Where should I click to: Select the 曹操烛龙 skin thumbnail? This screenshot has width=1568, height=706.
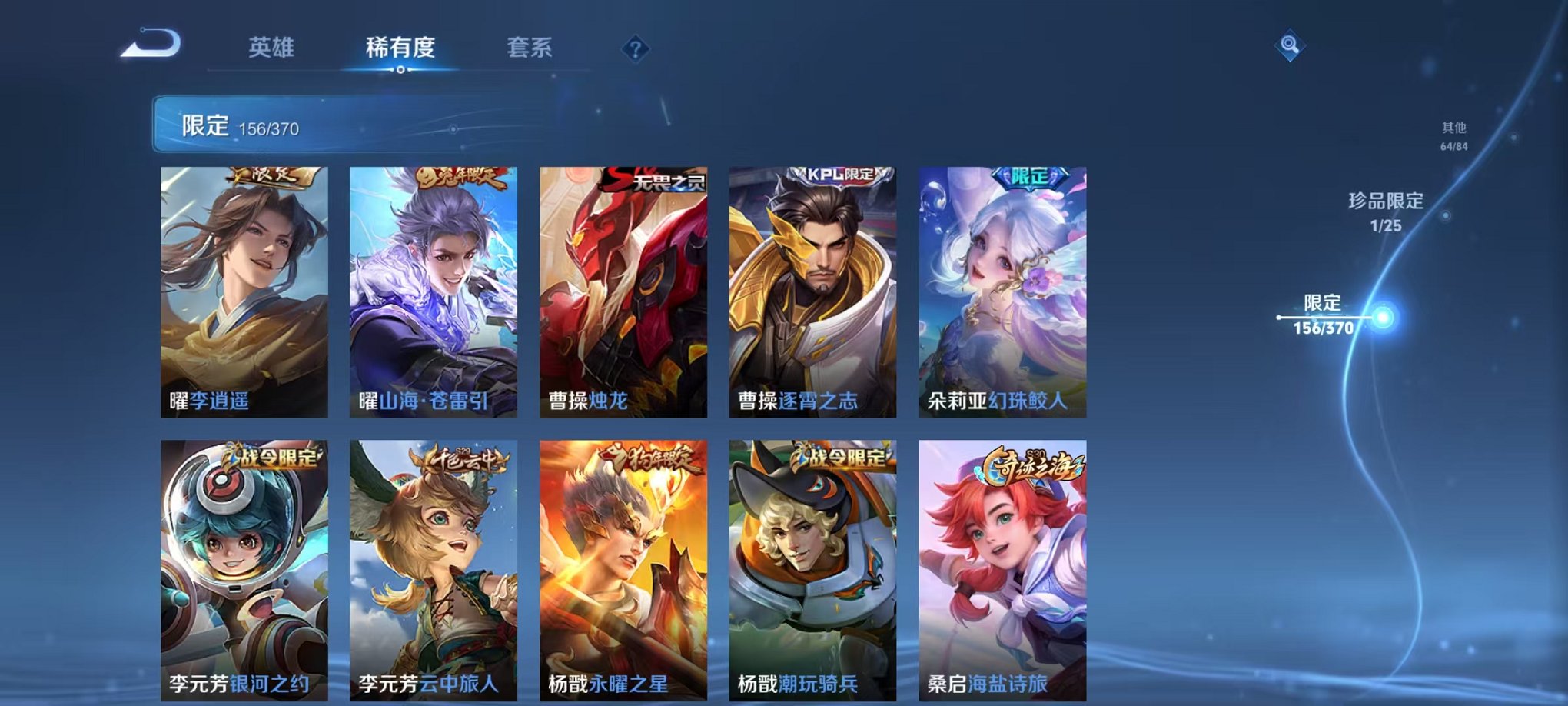pos(625,292)
